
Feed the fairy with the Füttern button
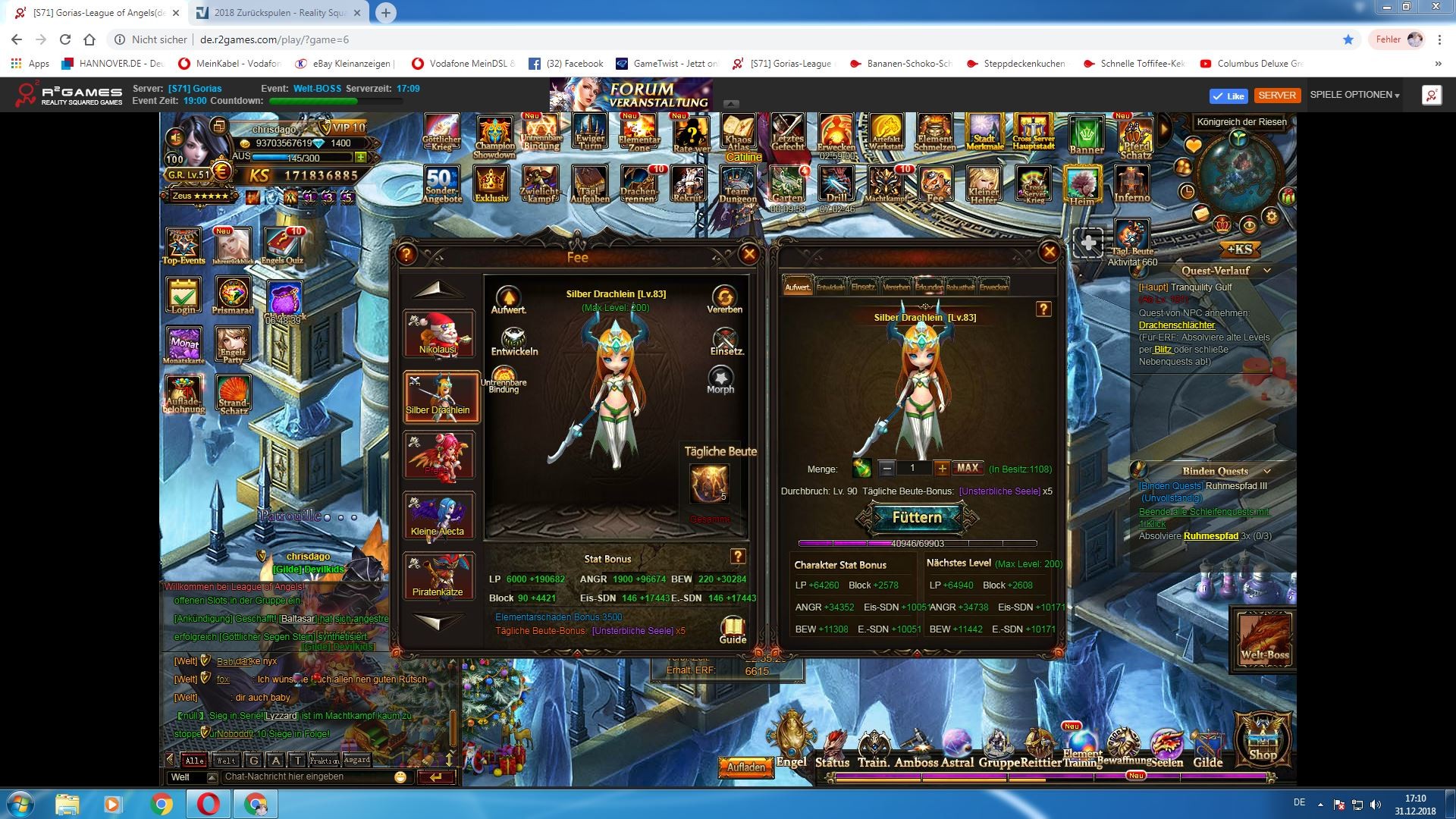(917, 518)
